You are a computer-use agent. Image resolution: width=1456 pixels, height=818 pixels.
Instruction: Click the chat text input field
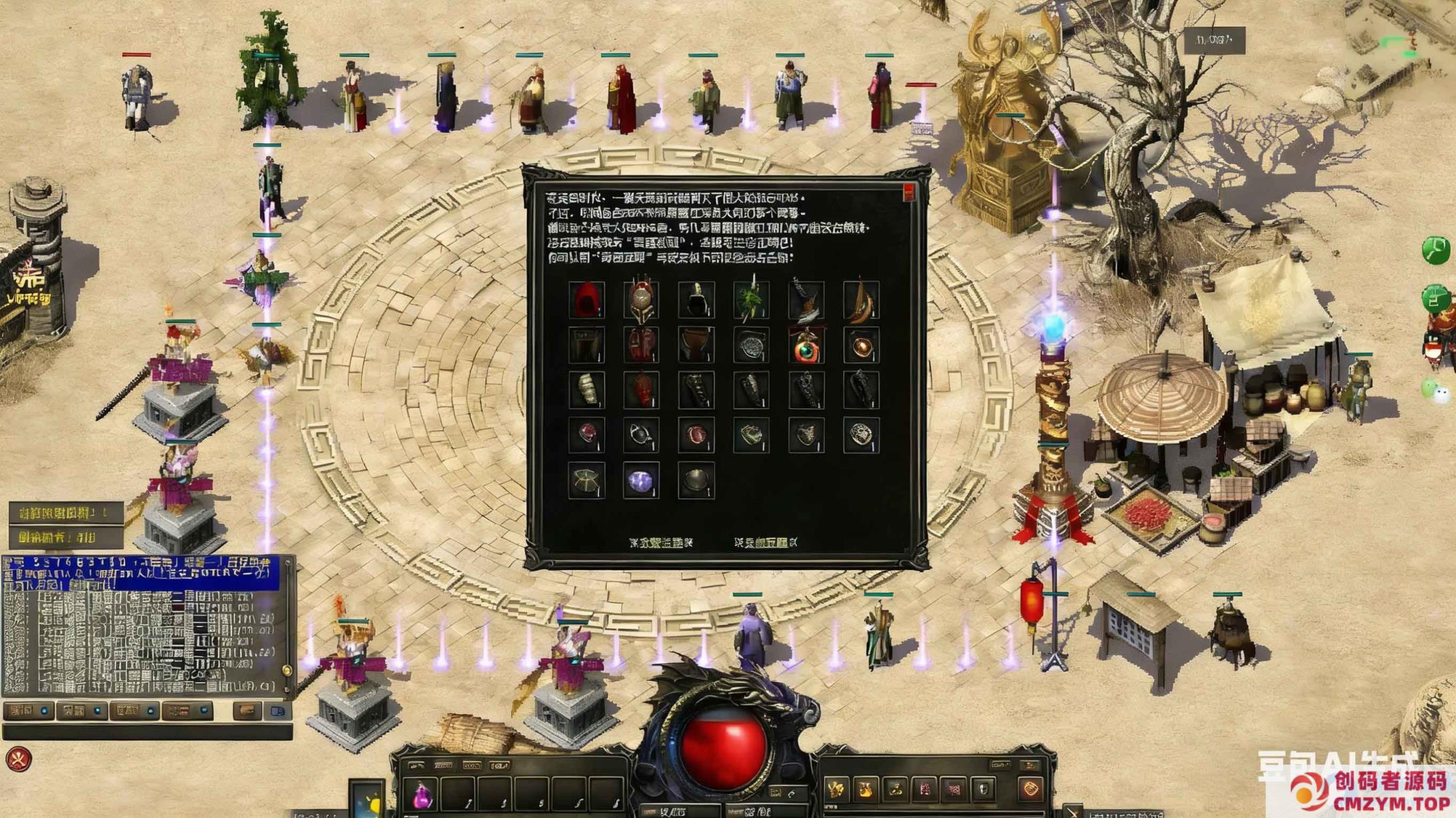pos(147,733)
